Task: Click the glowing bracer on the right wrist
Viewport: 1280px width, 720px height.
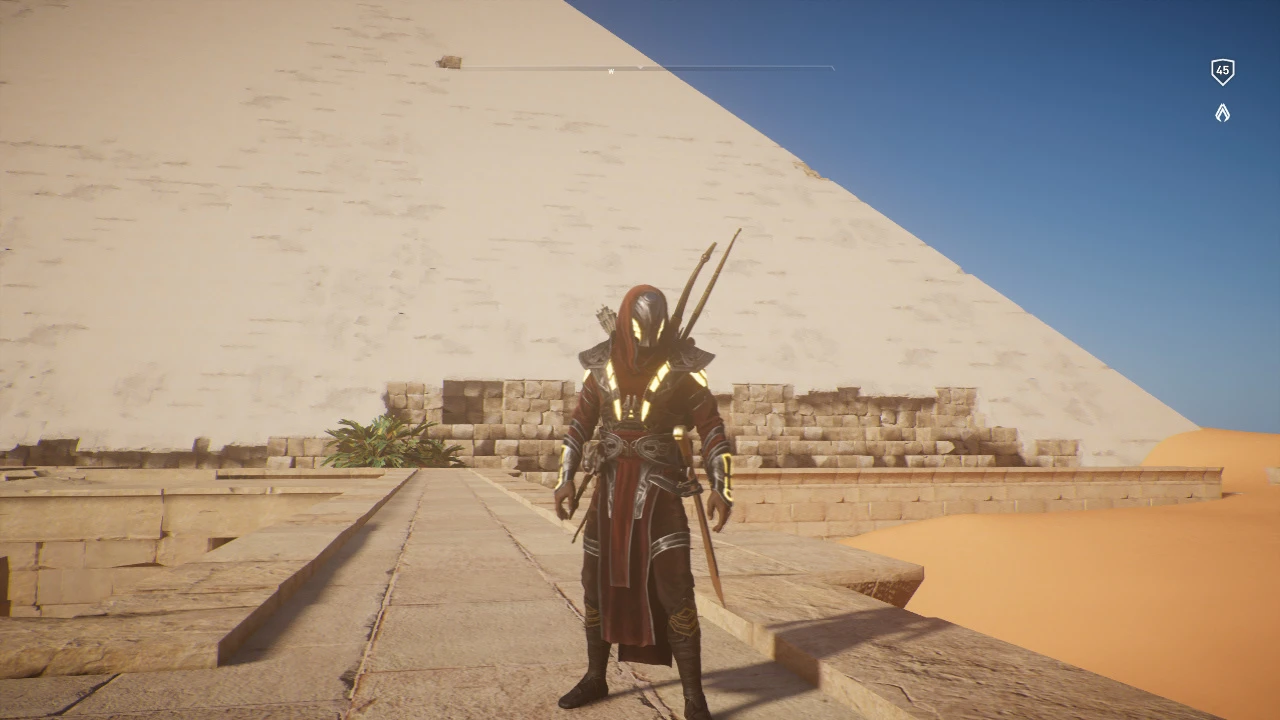Action: [728, 470]
